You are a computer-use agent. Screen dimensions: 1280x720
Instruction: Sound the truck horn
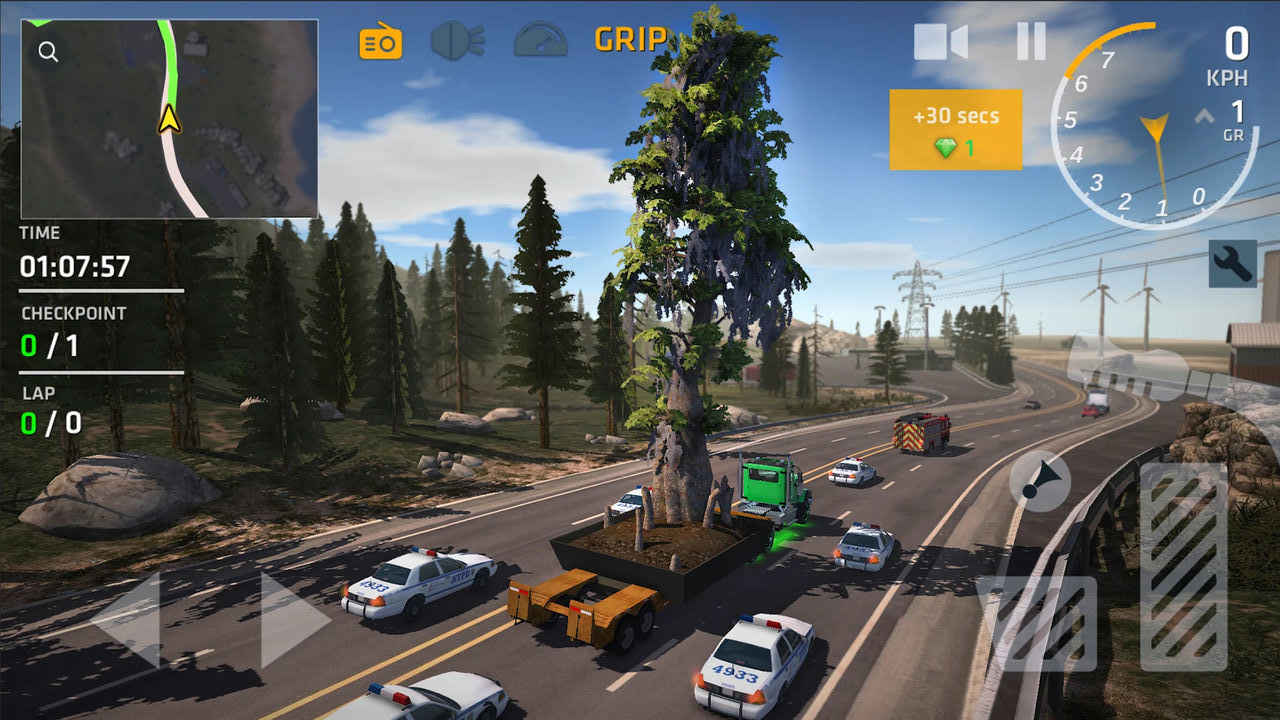1040,481
